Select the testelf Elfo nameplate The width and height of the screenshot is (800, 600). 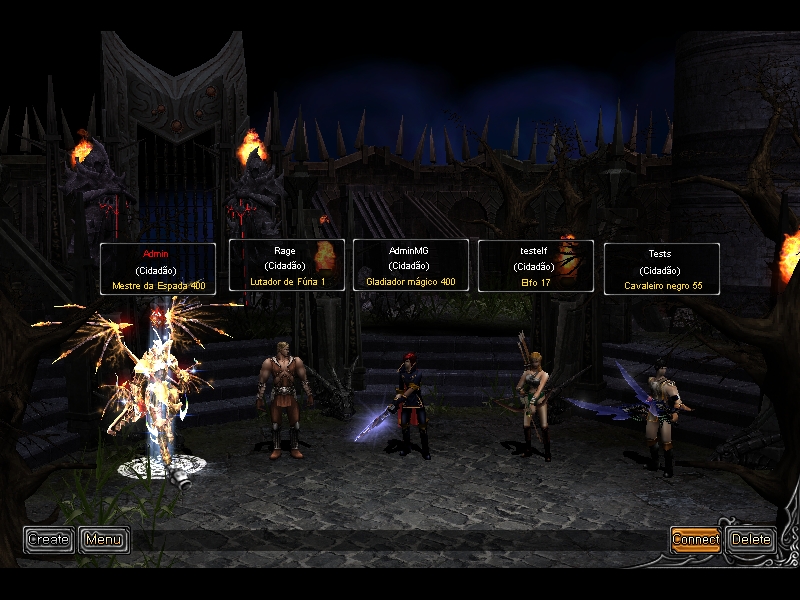coord(535,266)
